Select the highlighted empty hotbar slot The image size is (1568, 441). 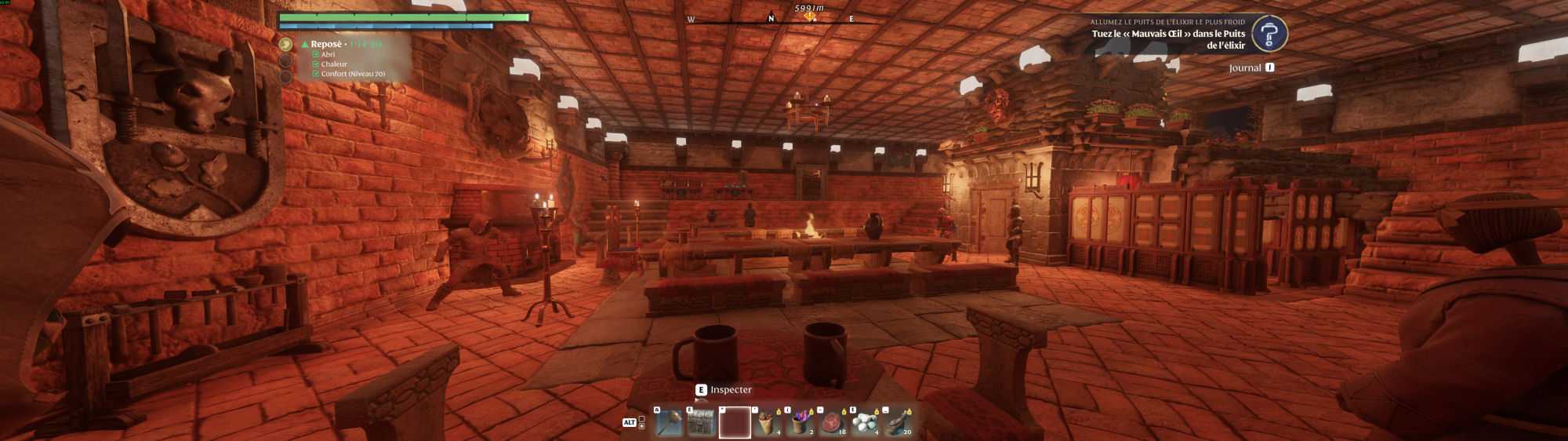pos(735,423)
